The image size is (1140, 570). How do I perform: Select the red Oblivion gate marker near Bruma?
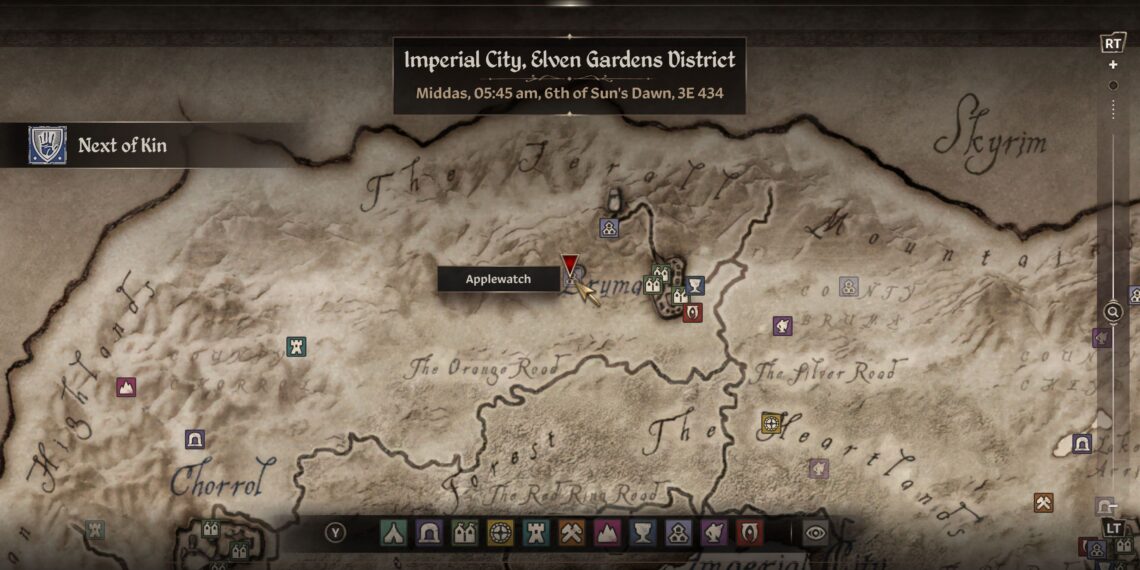[x=692, y=312]
